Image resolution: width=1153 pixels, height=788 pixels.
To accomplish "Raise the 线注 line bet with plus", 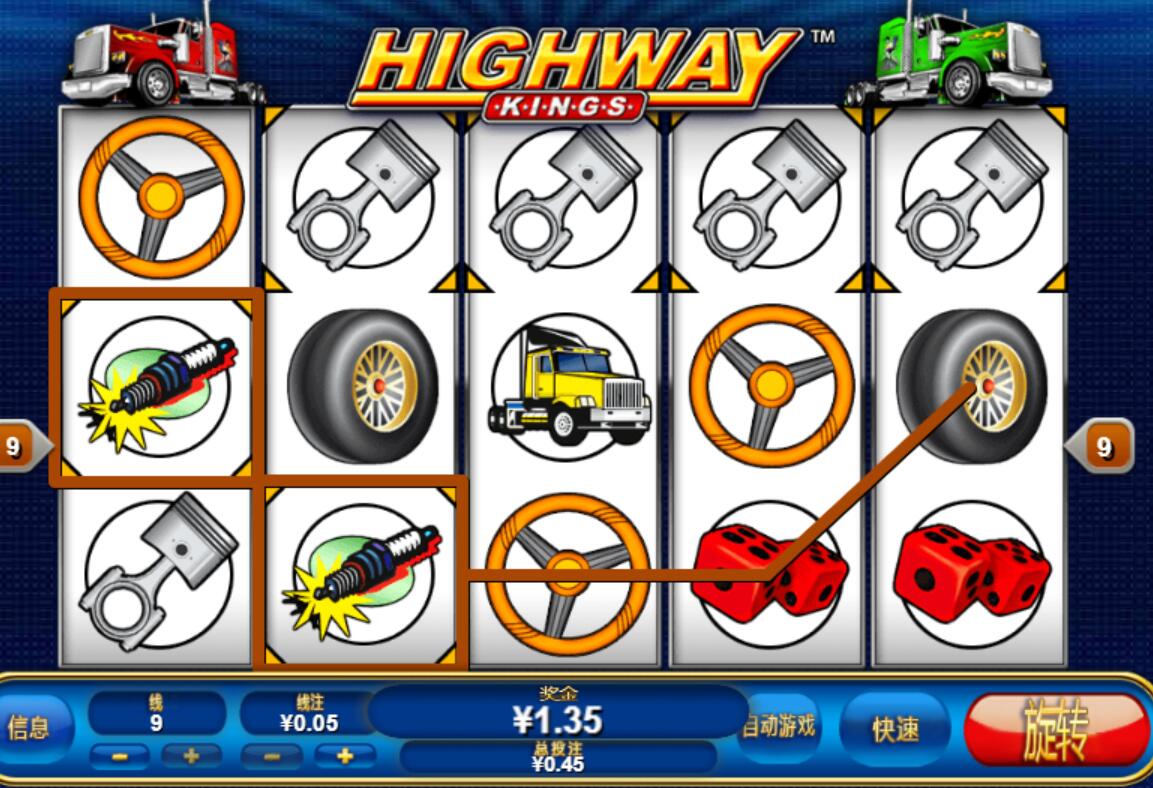I will [x=345, y=756].
